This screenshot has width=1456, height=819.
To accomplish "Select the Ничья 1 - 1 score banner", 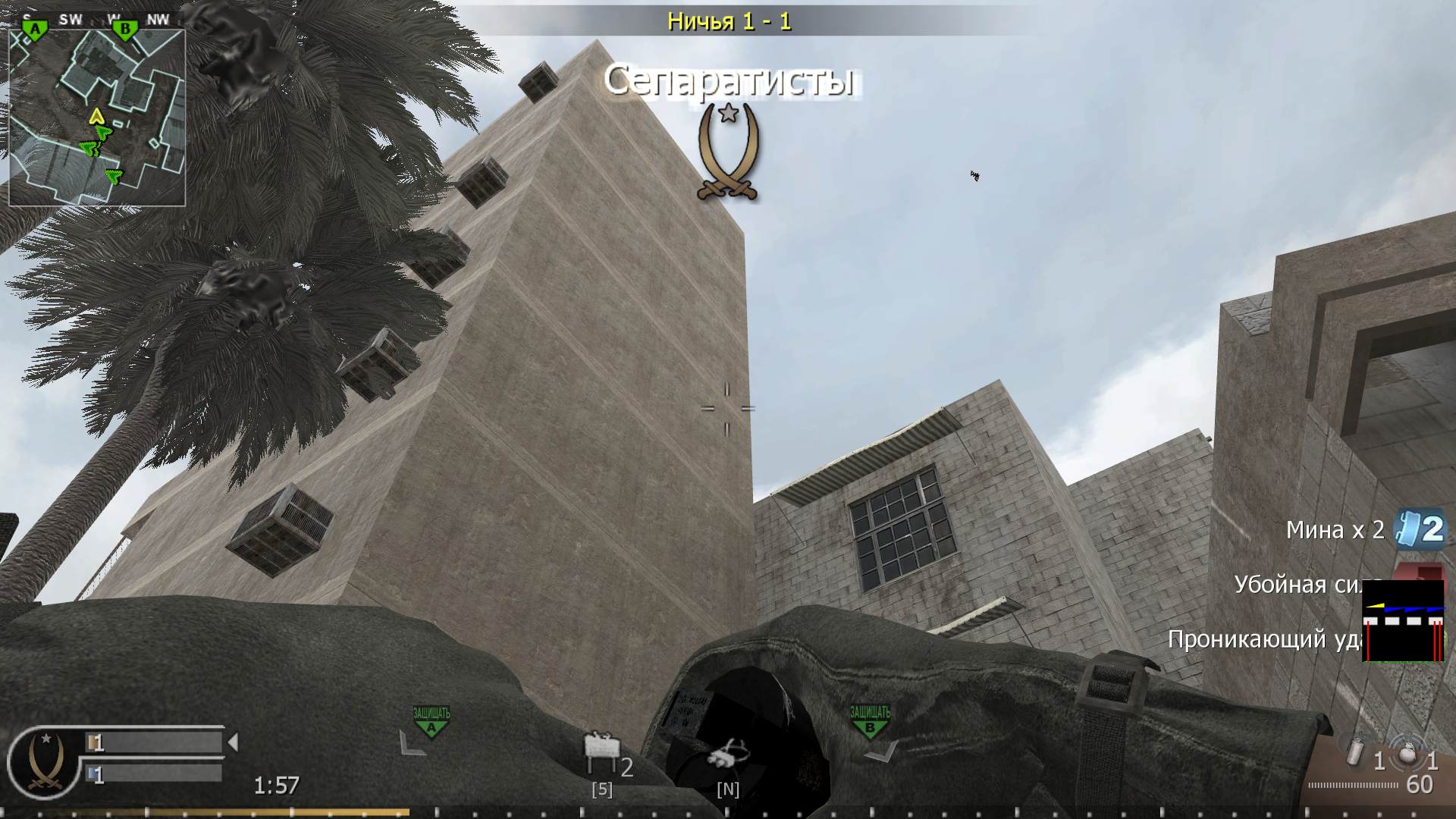I will [728, 20].
